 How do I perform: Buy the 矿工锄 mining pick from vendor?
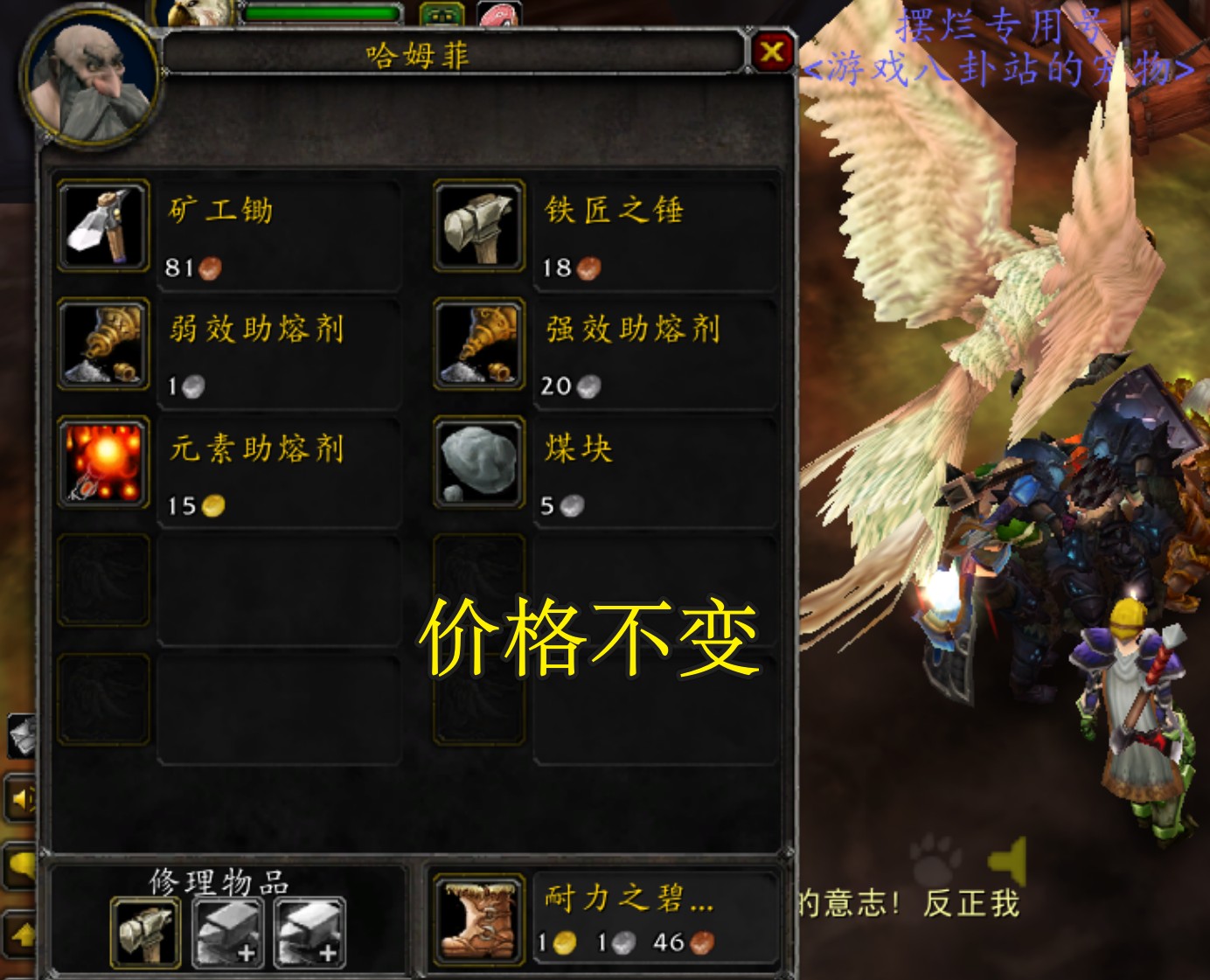[x=101, y=226]
